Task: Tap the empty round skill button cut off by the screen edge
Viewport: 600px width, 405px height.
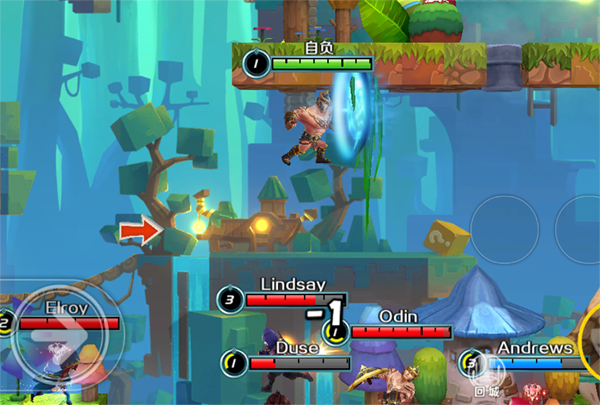Action: click(580, 227)
